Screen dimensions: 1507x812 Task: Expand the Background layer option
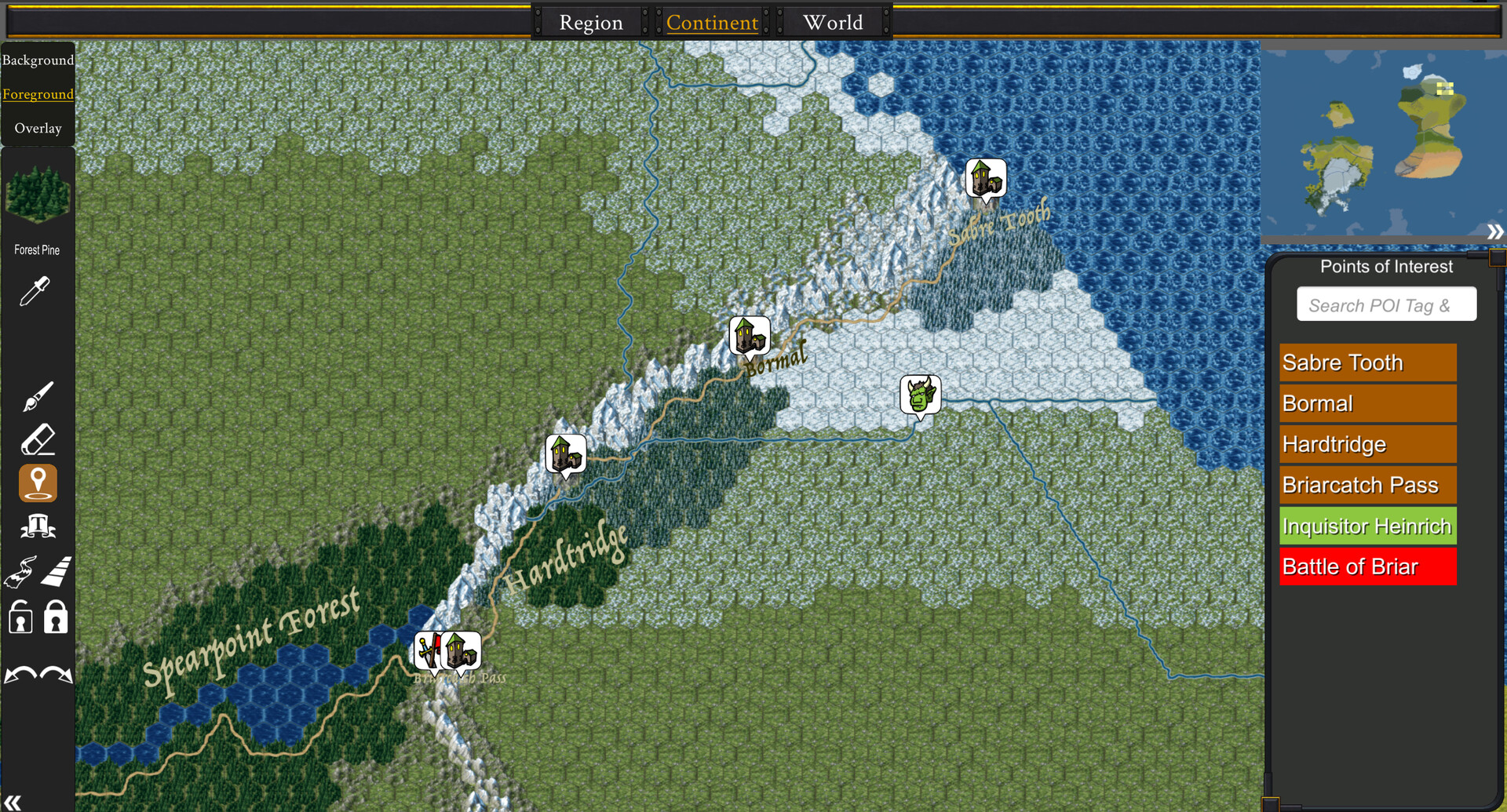tap(38, 60)
